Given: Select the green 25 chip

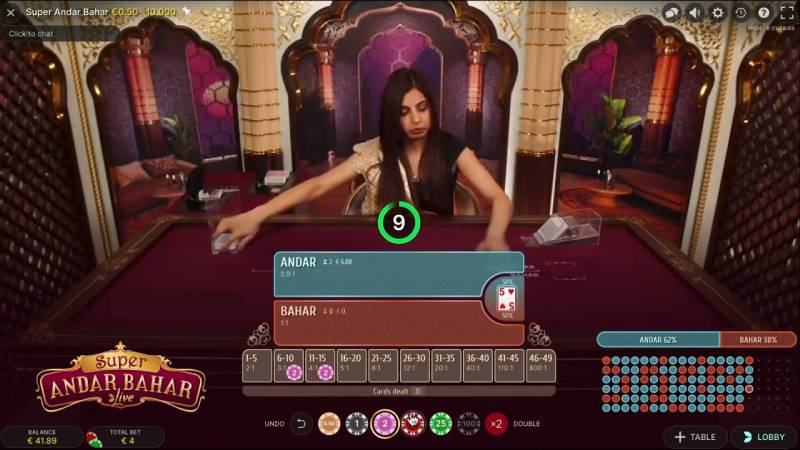Looking at the screenshot, I should tap(441, 423).
